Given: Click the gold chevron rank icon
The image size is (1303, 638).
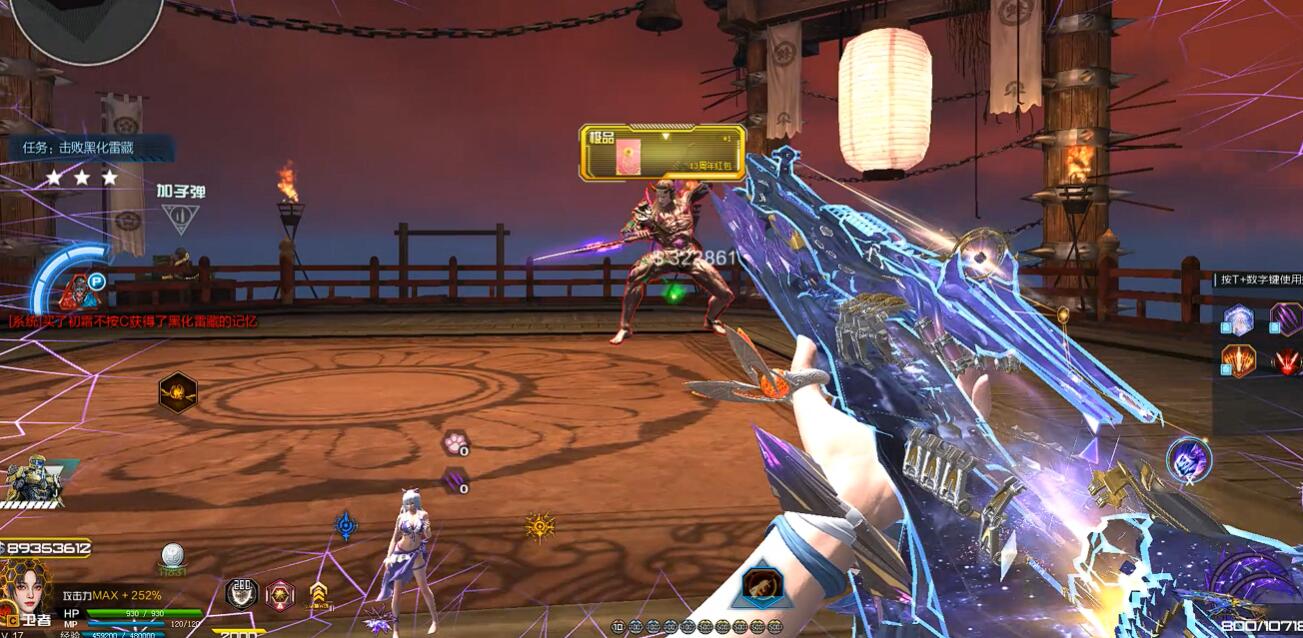Looking at the screenshot, I should (318, 594).
